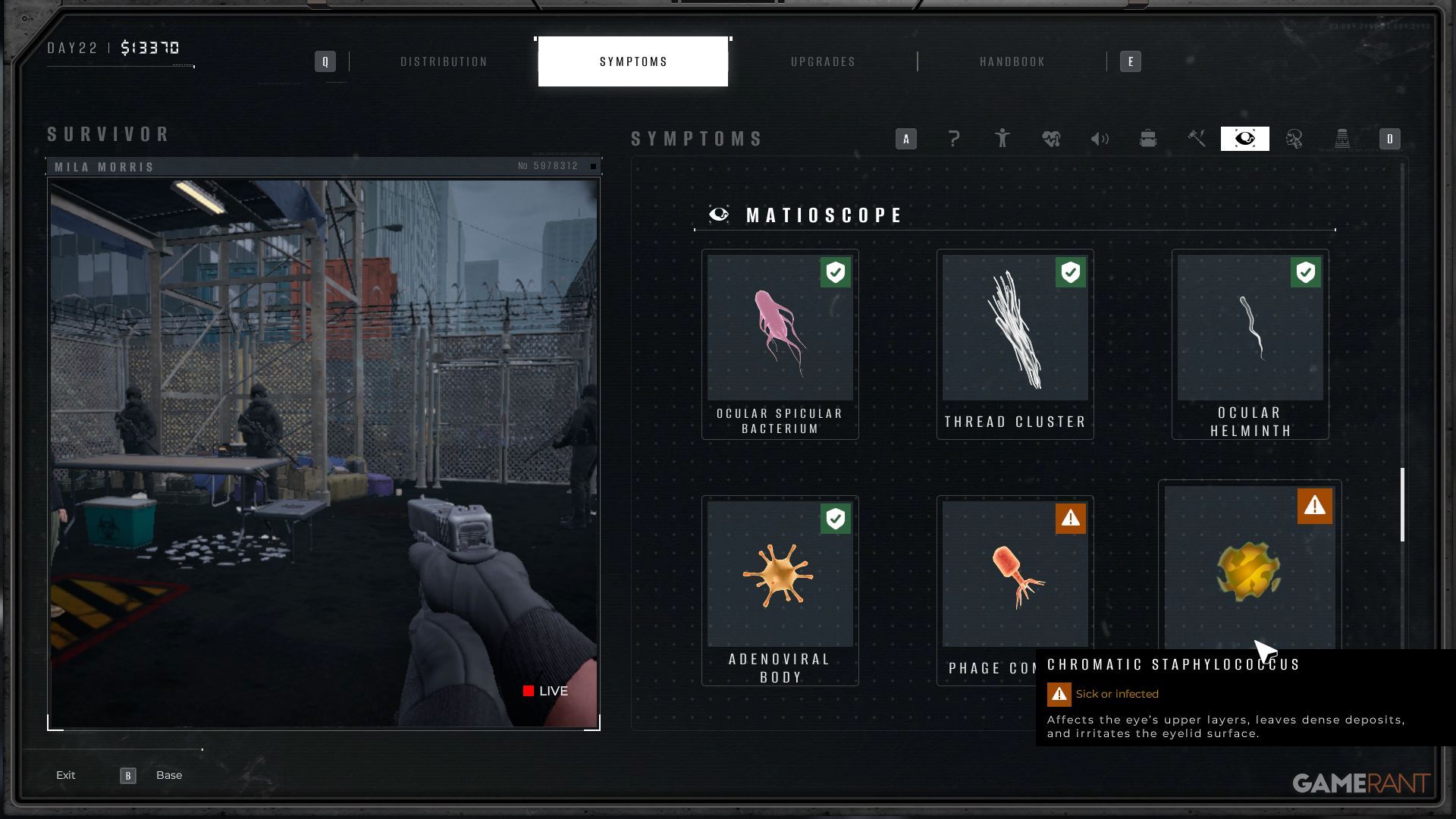Exit the symptoms screen
Image resolution: width=1456 pixels, height=819 pixels.
(66, 775)
